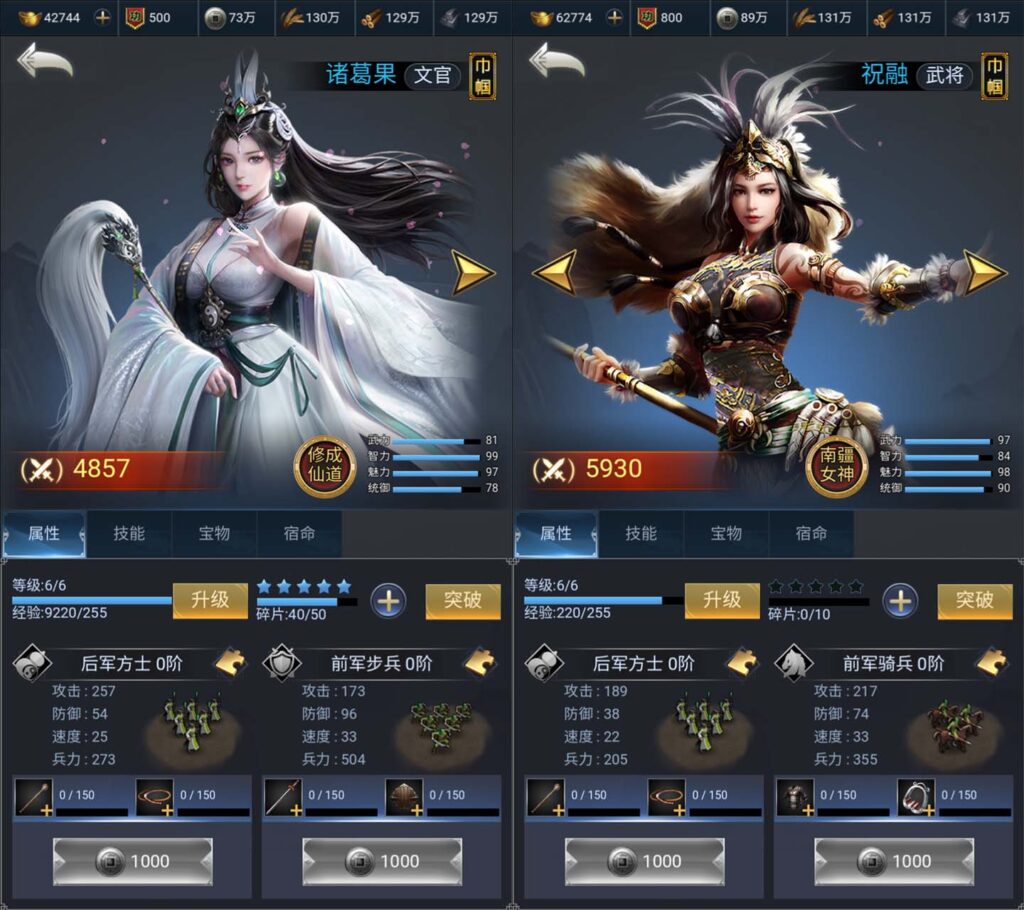
Task: Click 突破 for 诸葛果
Action: coord(462,600)
